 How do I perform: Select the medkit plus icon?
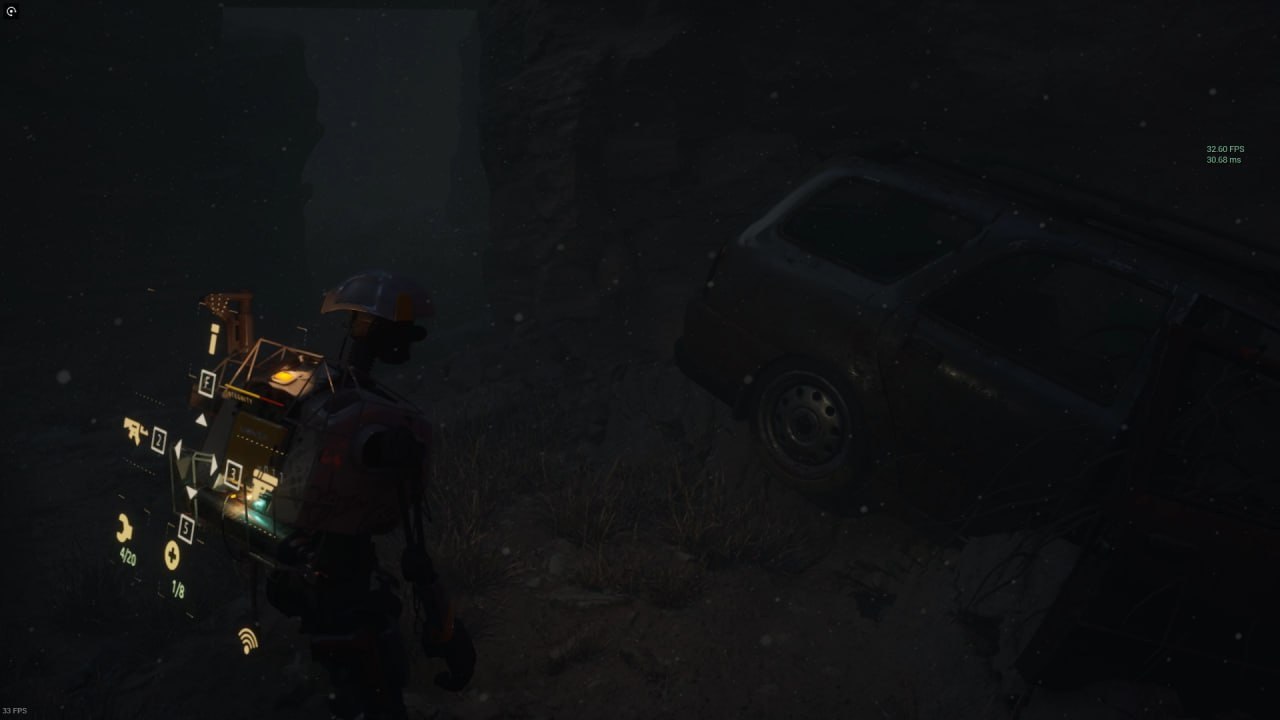coord(172,555)
